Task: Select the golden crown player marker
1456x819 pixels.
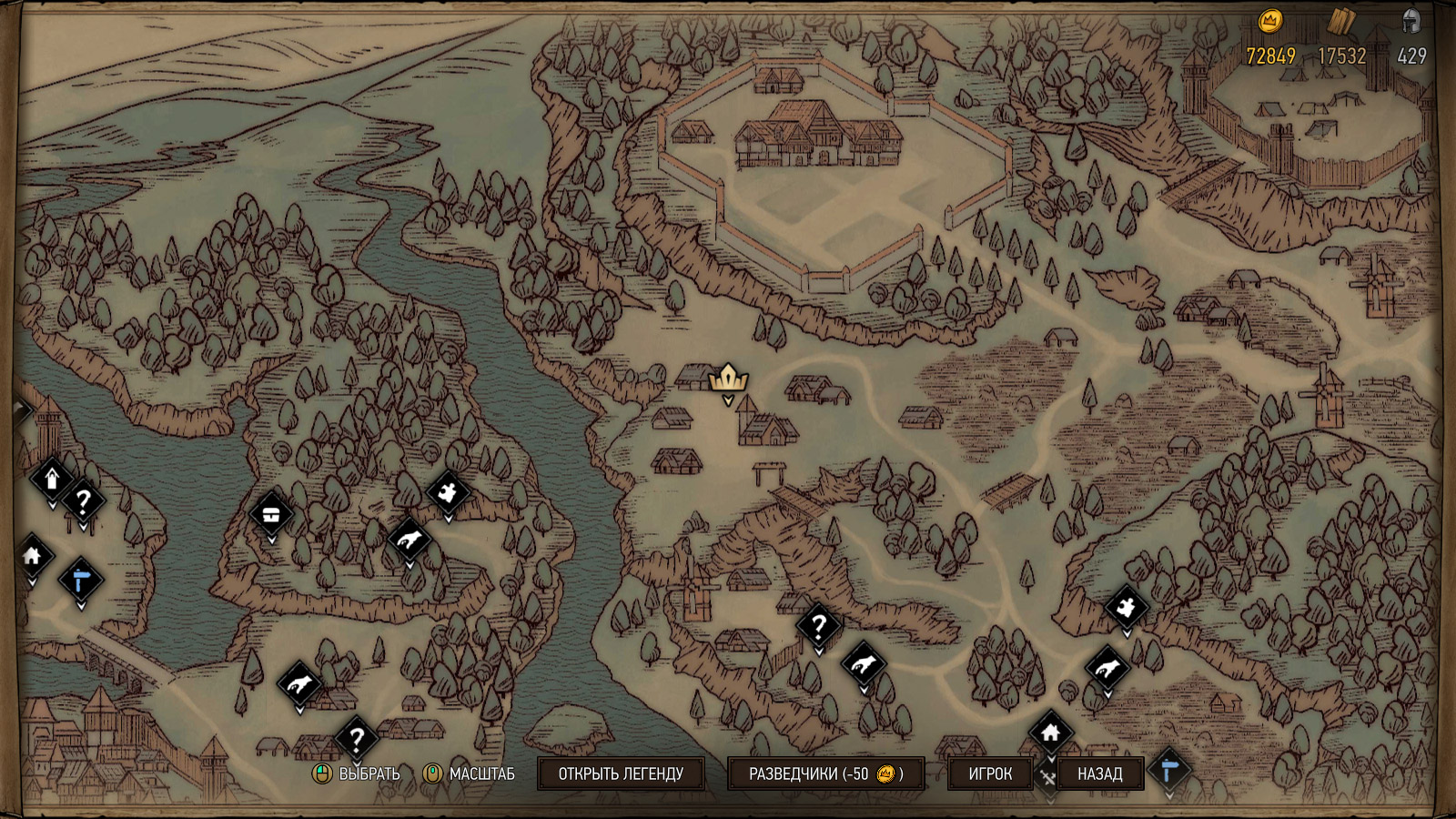Action: 728,378
